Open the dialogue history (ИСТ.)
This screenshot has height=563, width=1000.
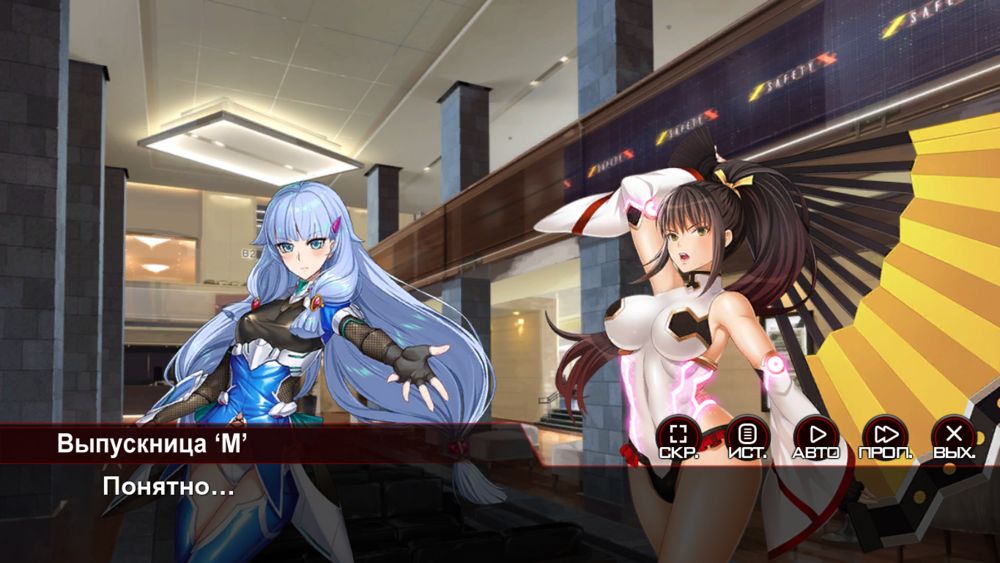coord(747,436)
